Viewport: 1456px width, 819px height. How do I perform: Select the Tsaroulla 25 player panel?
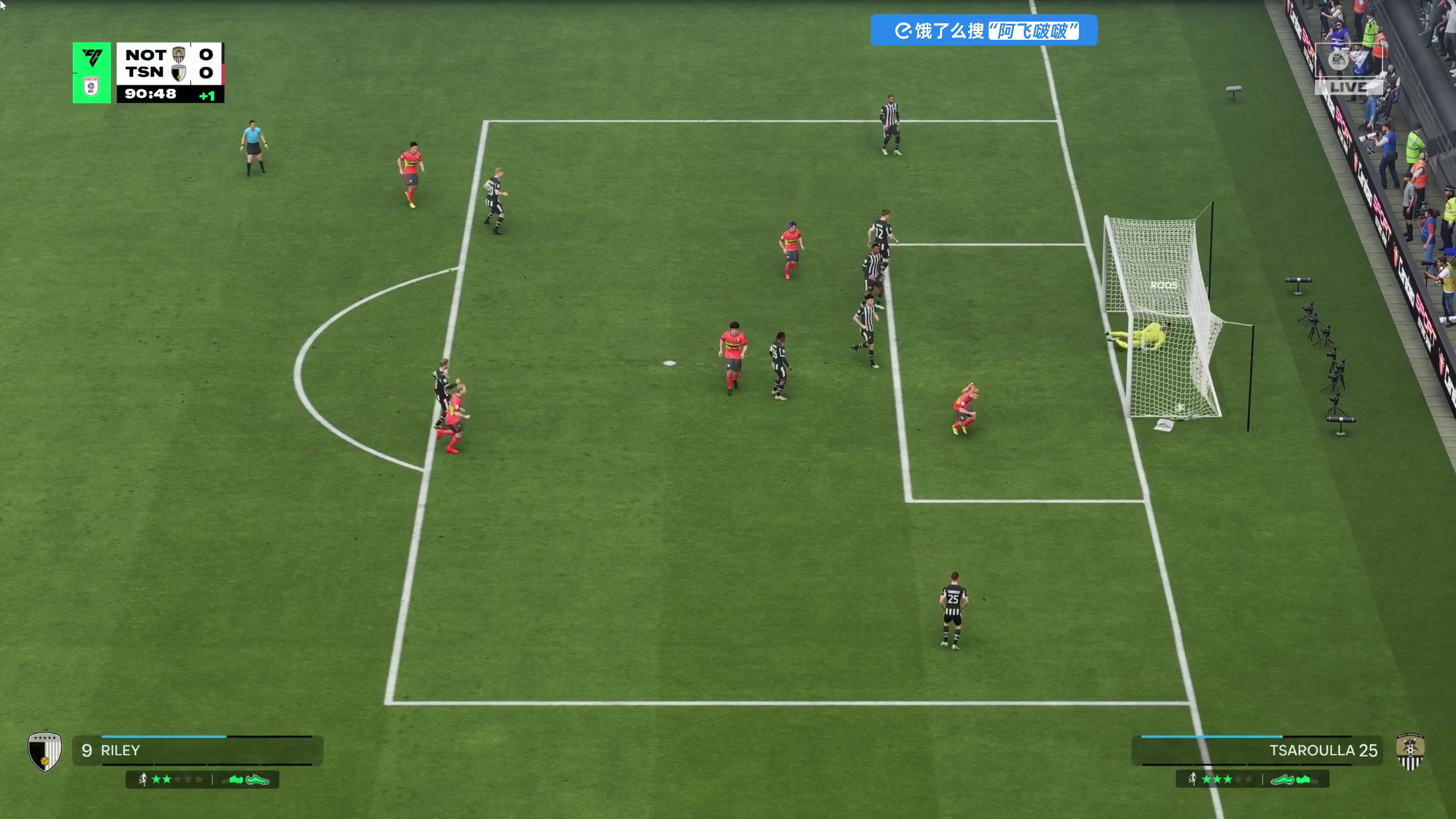[x=1257, y=750]
